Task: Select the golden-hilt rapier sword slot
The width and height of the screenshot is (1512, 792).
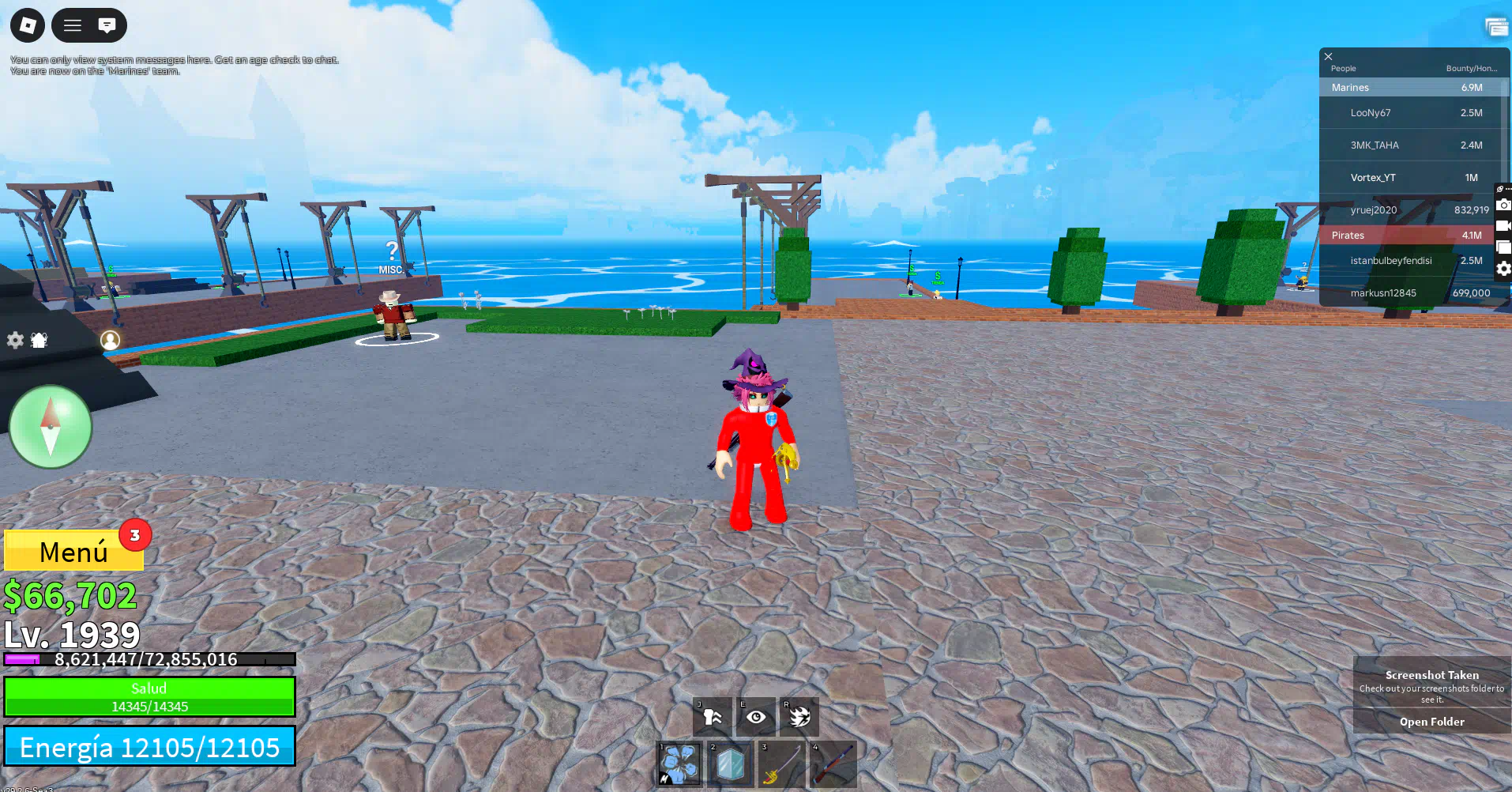Action: tap(781, 764)
